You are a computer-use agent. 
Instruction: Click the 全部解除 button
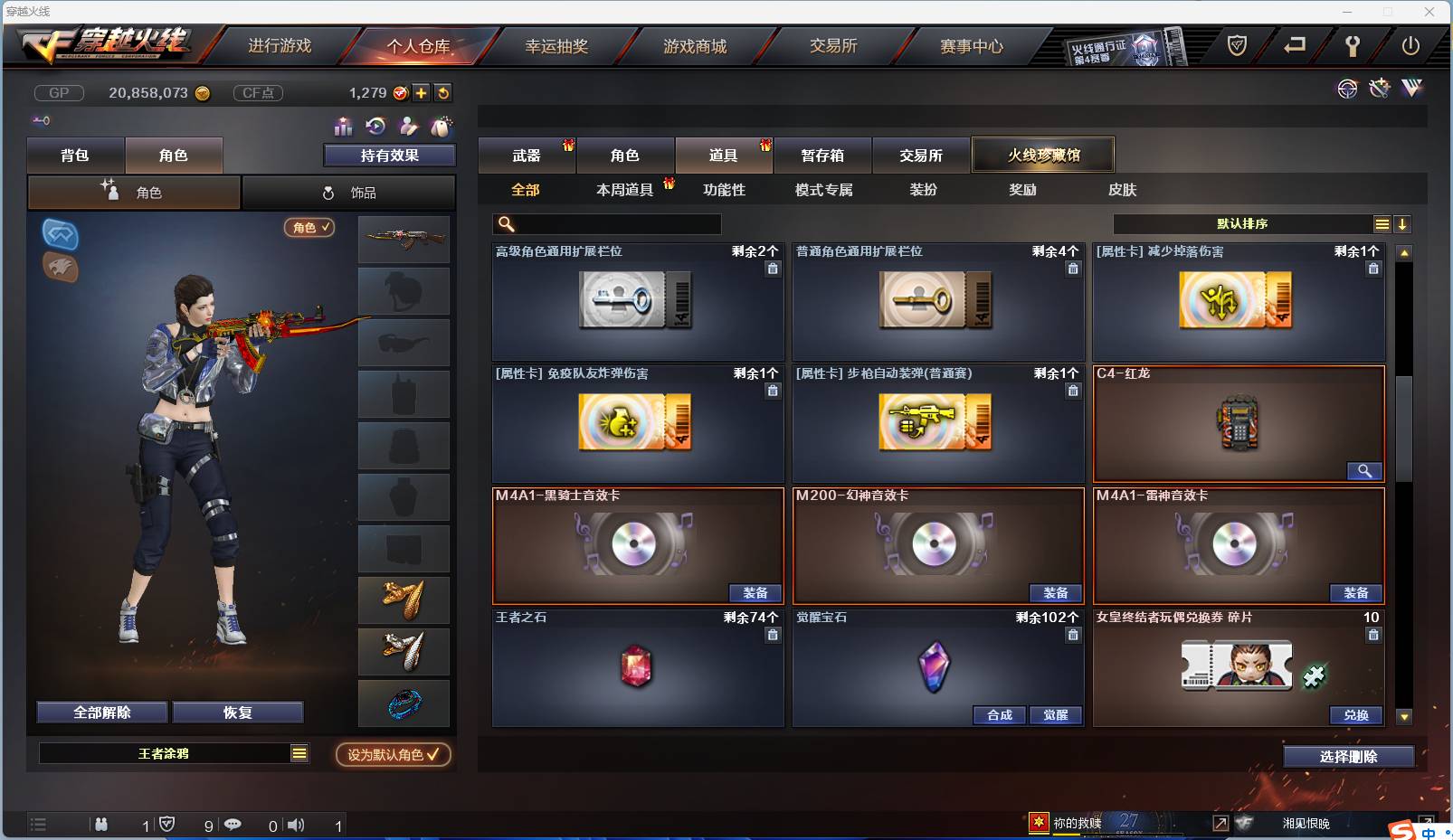101,712
